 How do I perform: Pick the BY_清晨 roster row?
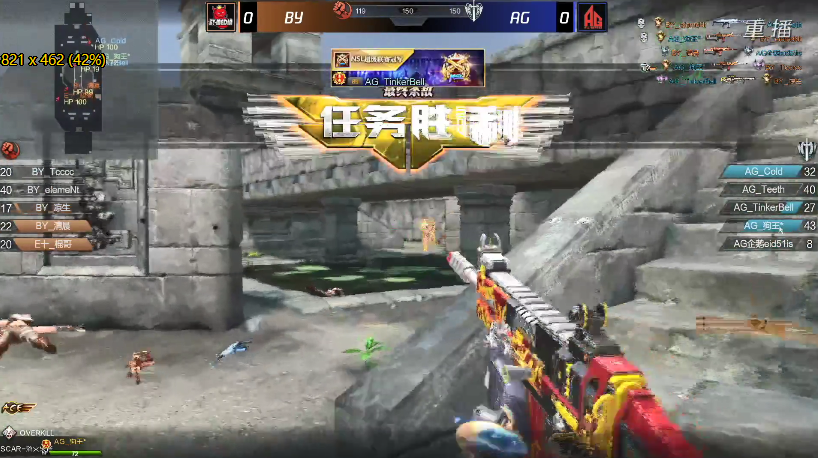[50, 225]
